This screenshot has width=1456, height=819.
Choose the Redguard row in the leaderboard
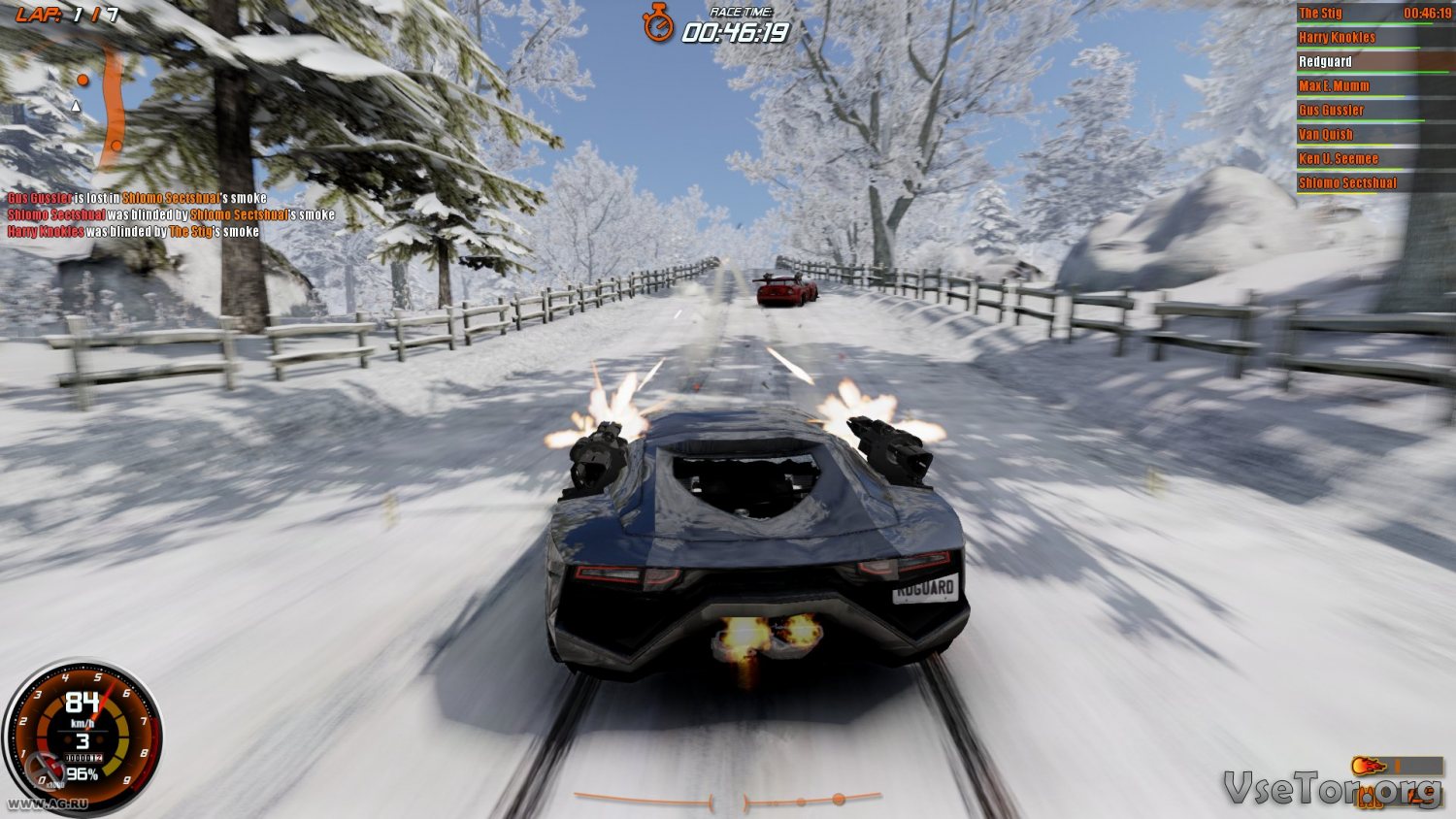1325,62
